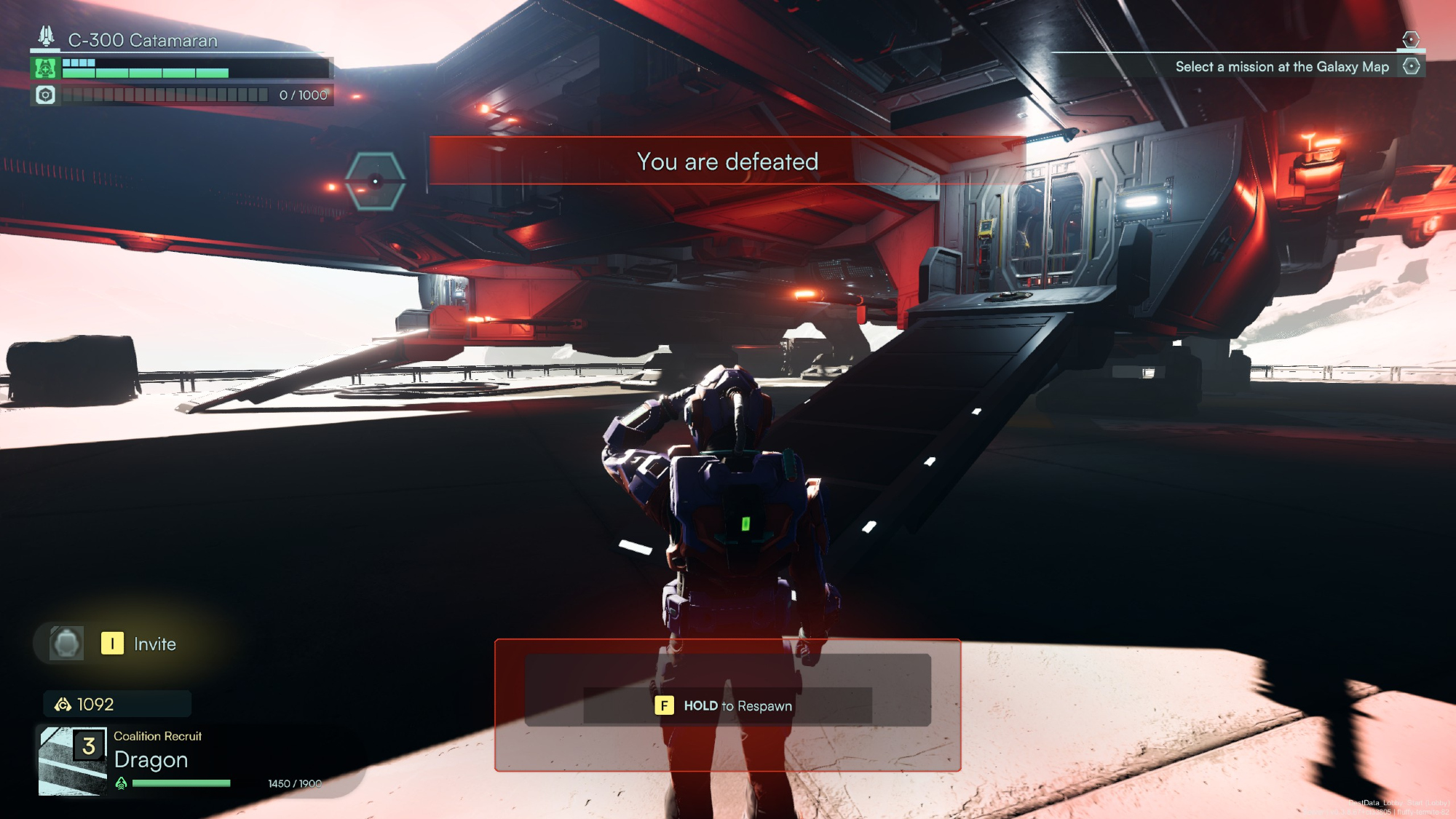Click the C-300 Catamaran ship icon

[x=47, y=36]
